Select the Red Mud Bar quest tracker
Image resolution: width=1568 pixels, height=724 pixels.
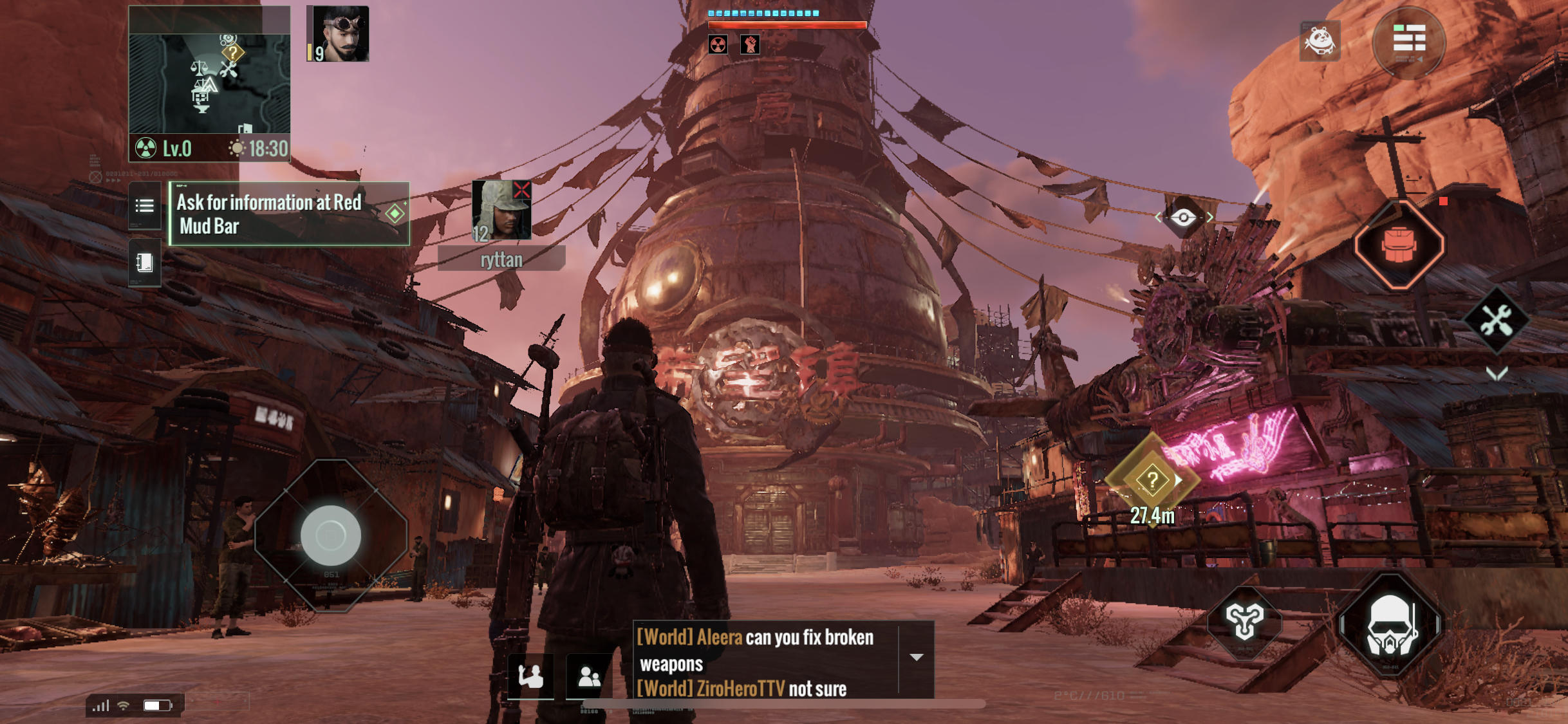289,214
